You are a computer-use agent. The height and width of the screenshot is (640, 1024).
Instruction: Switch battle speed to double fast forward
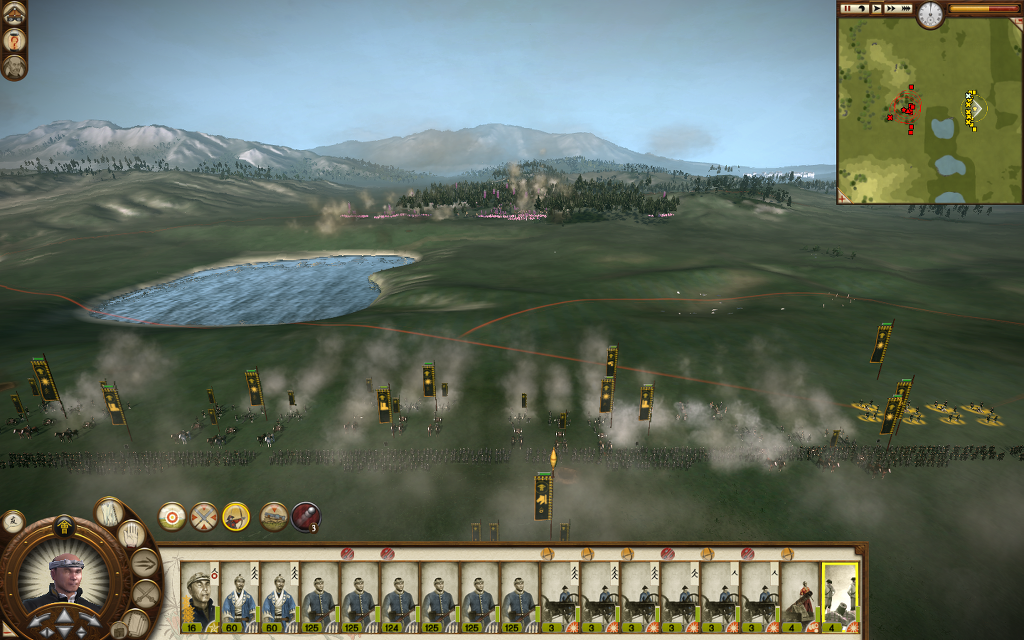click(891, 9)
